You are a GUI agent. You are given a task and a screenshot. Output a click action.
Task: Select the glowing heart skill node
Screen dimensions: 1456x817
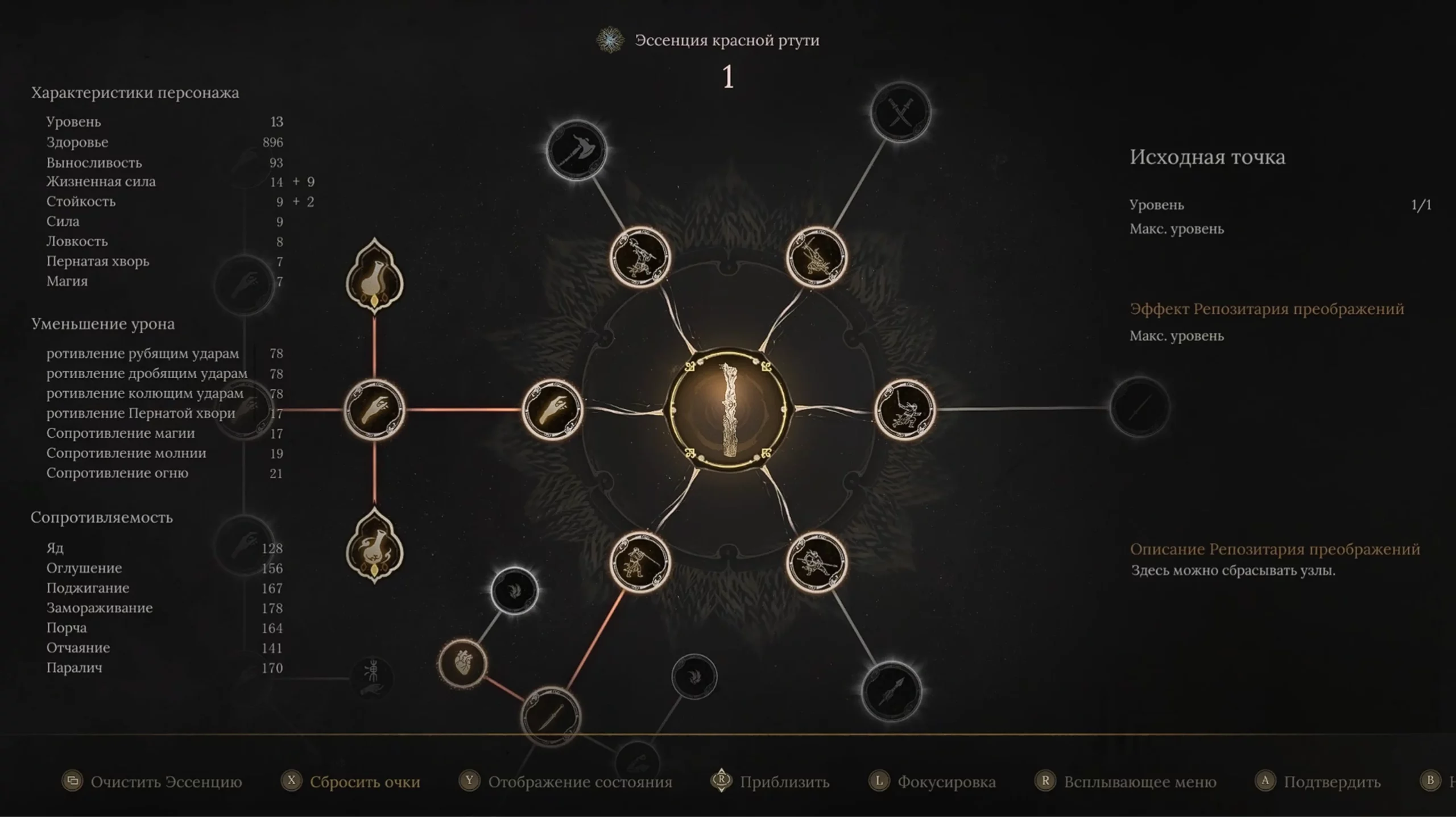coord(463,663)
